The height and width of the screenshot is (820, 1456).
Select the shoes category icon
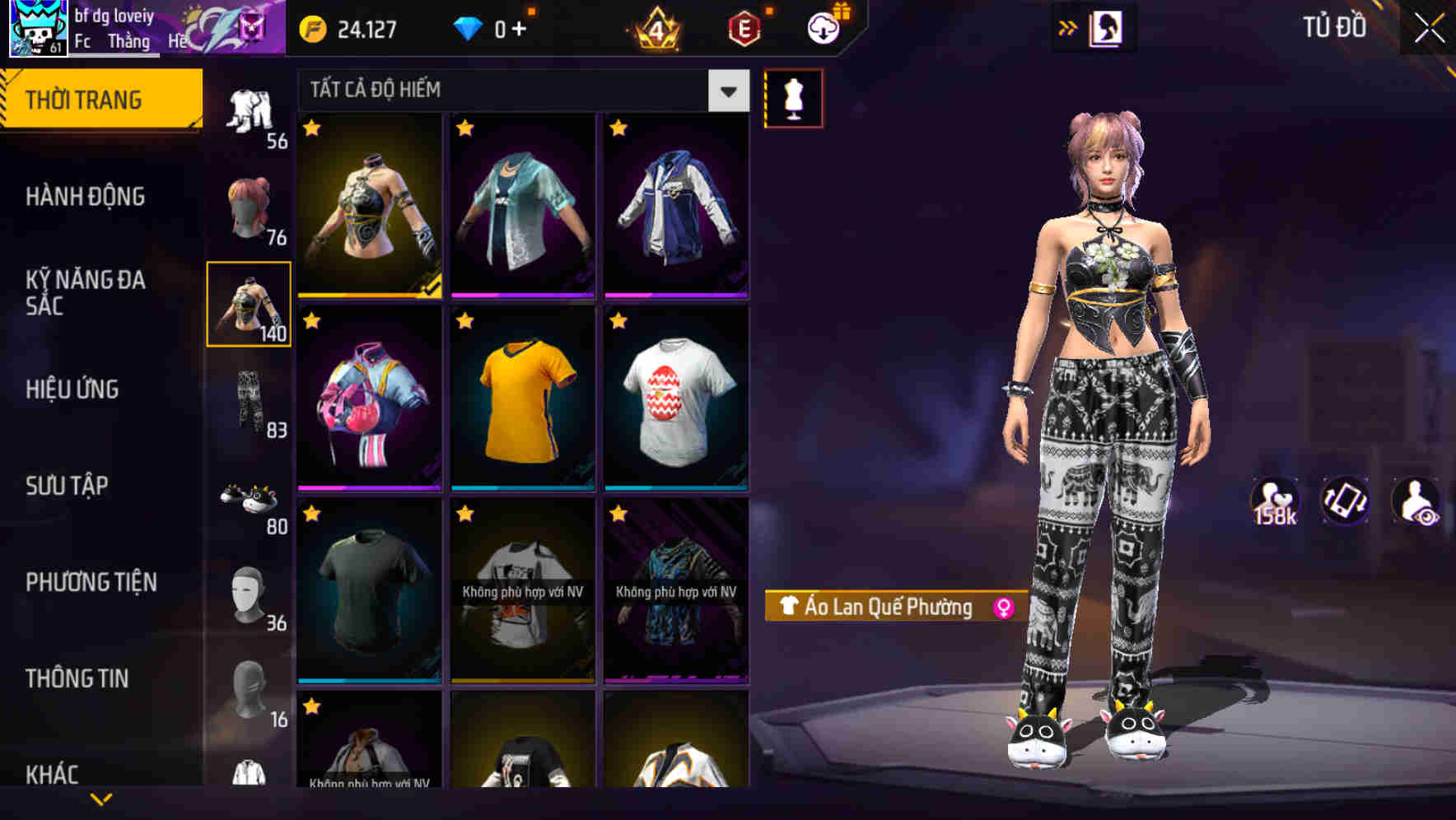(x=248, y=497)
